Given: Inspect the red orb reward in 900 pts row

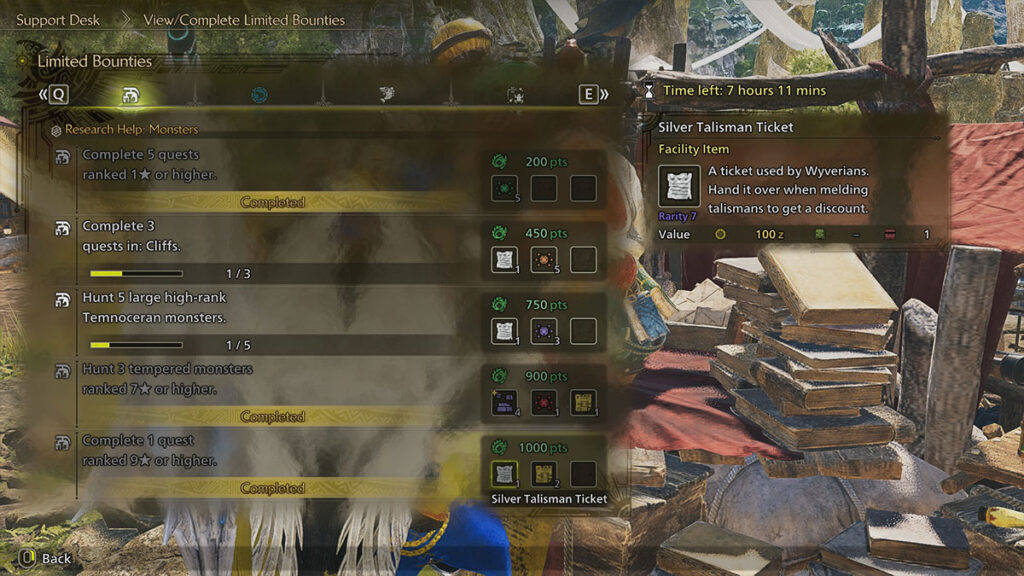Looking at the screenshot, I should [544, 403].
